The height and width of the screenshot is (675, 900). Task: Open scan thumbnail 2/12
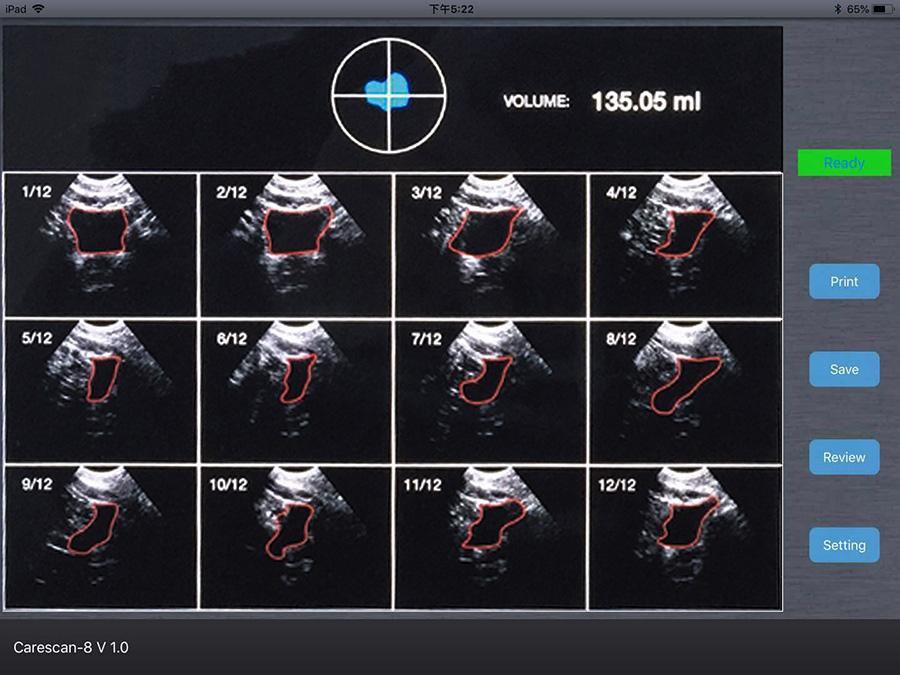(x=296, y=245)
